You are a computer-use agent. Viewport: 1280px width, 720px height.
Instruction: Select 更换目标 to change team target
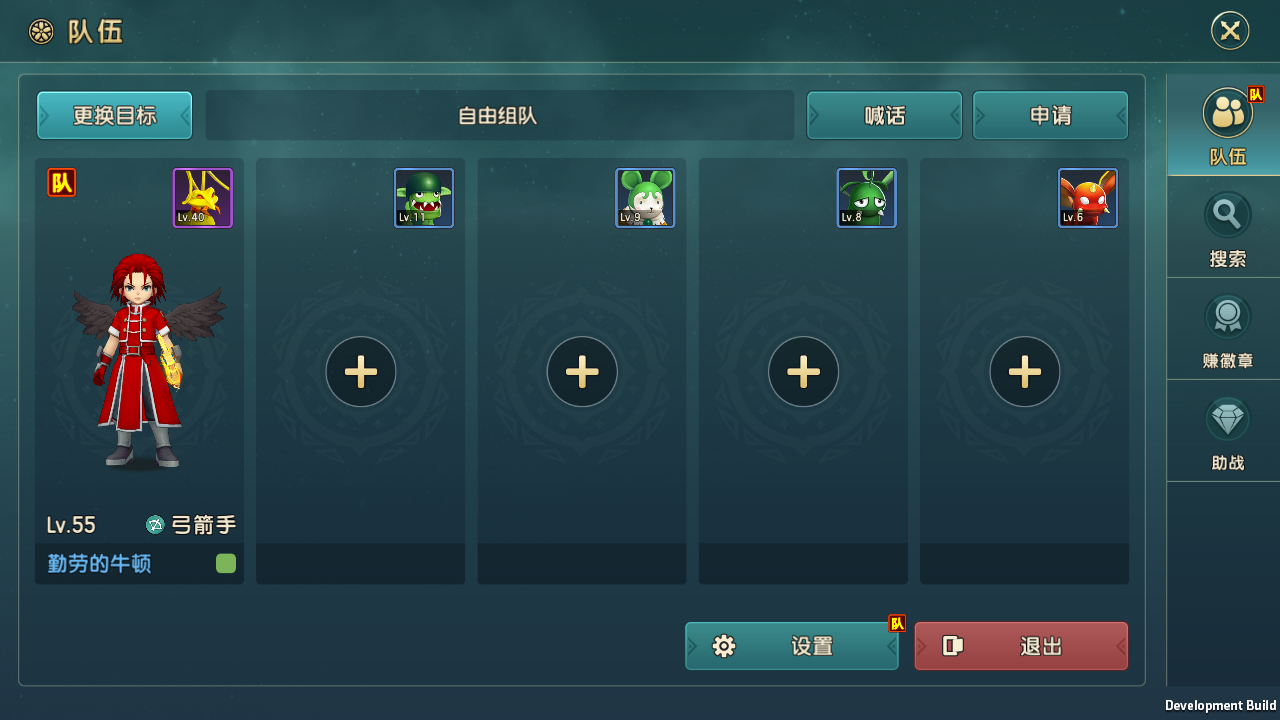tap(114, 115)
